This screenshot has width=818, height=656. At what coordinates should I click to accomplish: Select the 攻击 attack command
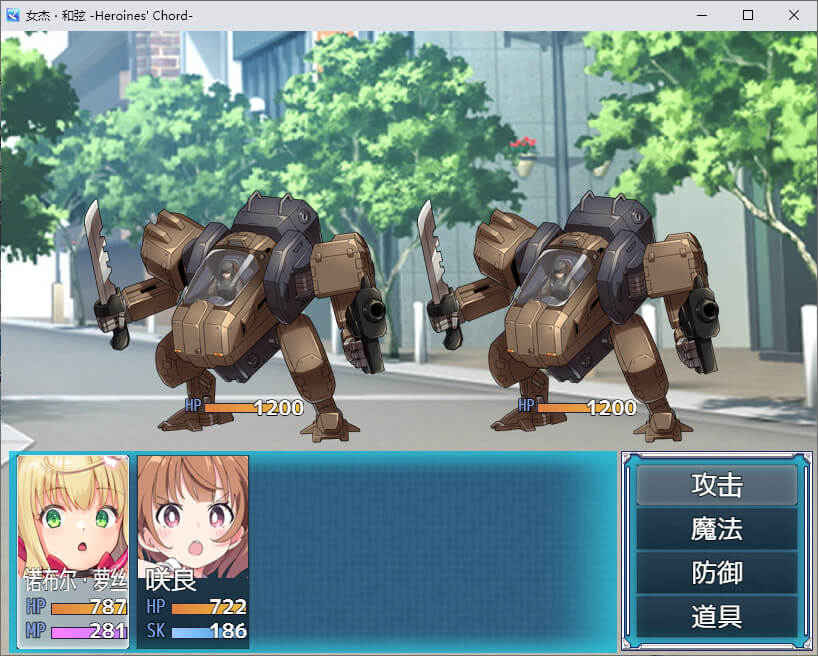(716, 485)
